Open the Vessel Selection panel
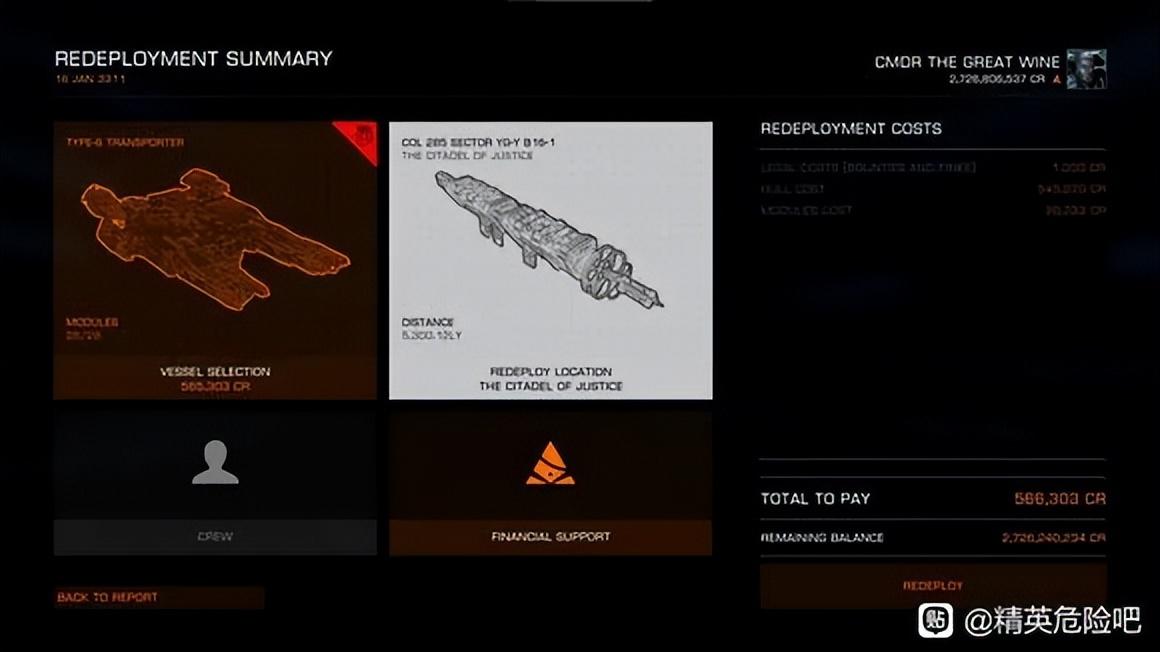This screenshot has height=652, width=1160. pyautogui.click(x=215, y=260)
